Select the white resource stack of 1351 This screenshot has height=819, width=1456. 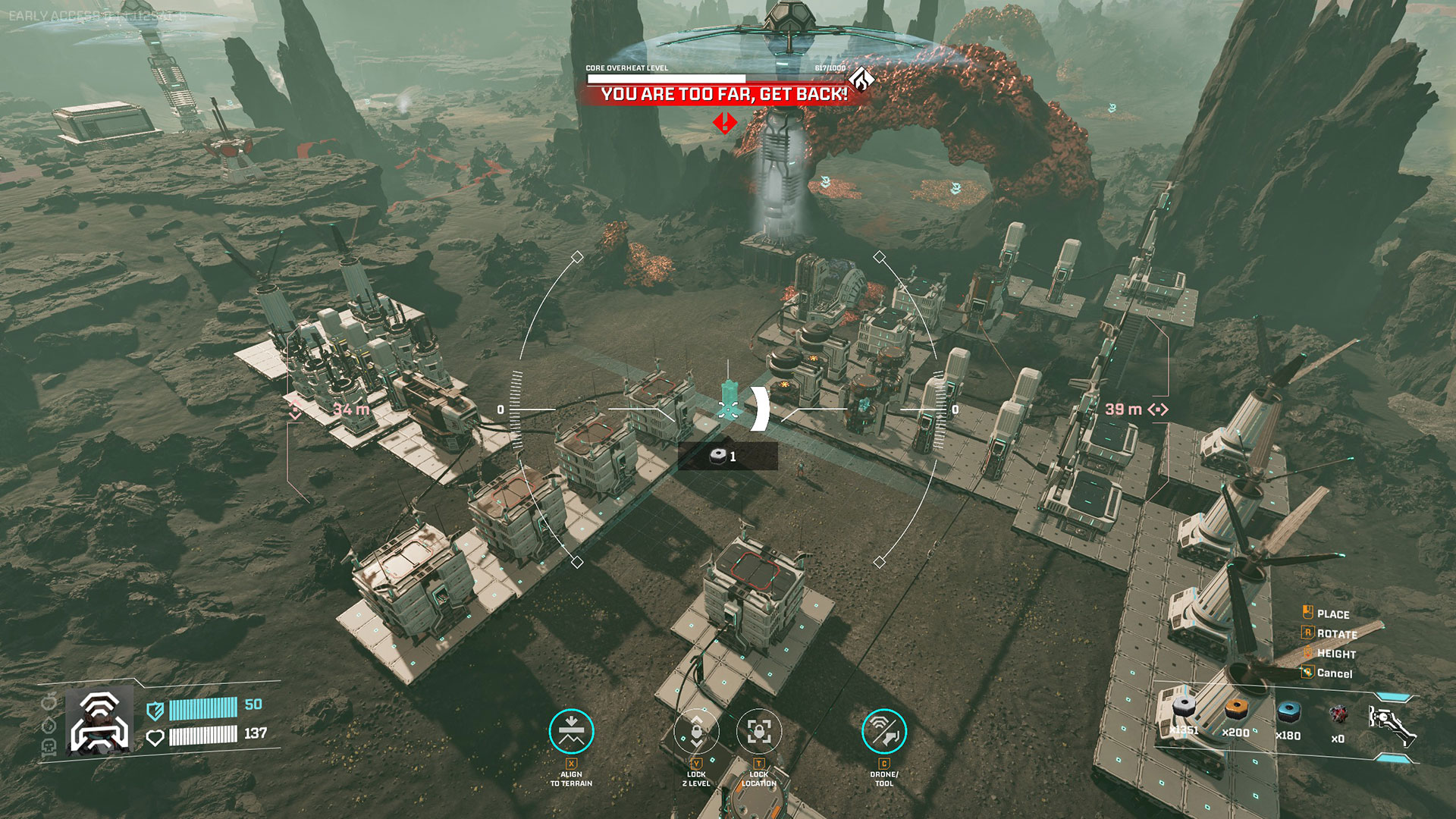click(x=1184, y=714)
